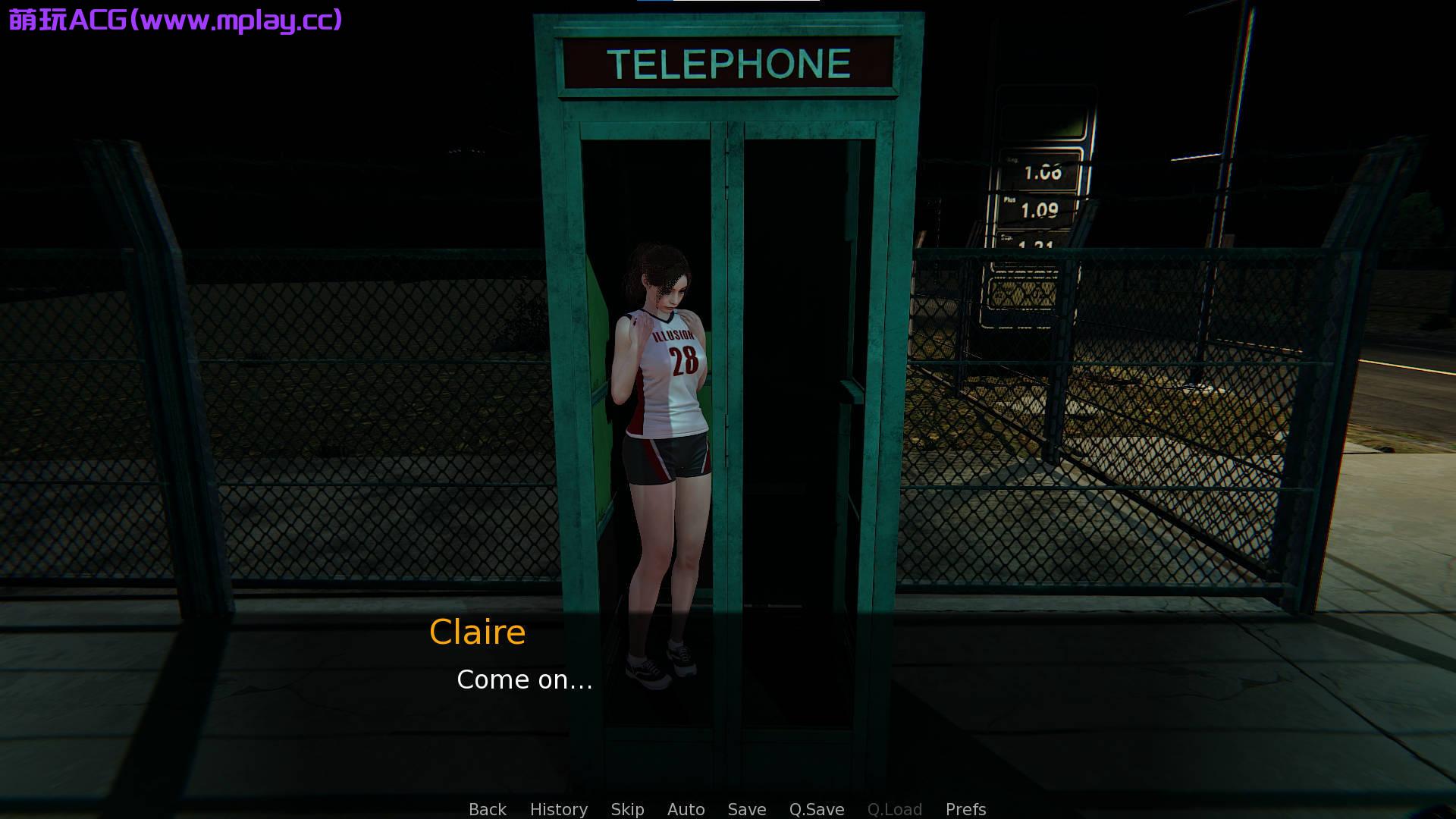This screenshot has height=819, width=1456.
Task: Toggle Auto dialogue advance
Action: (x=686, y=809)
